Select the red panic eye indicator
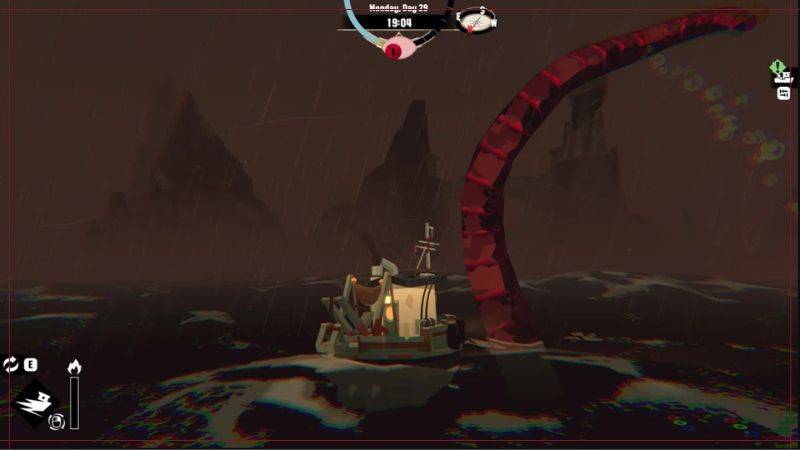The width and height of the screenshot is (800, 450). click(x=398, y=46)
